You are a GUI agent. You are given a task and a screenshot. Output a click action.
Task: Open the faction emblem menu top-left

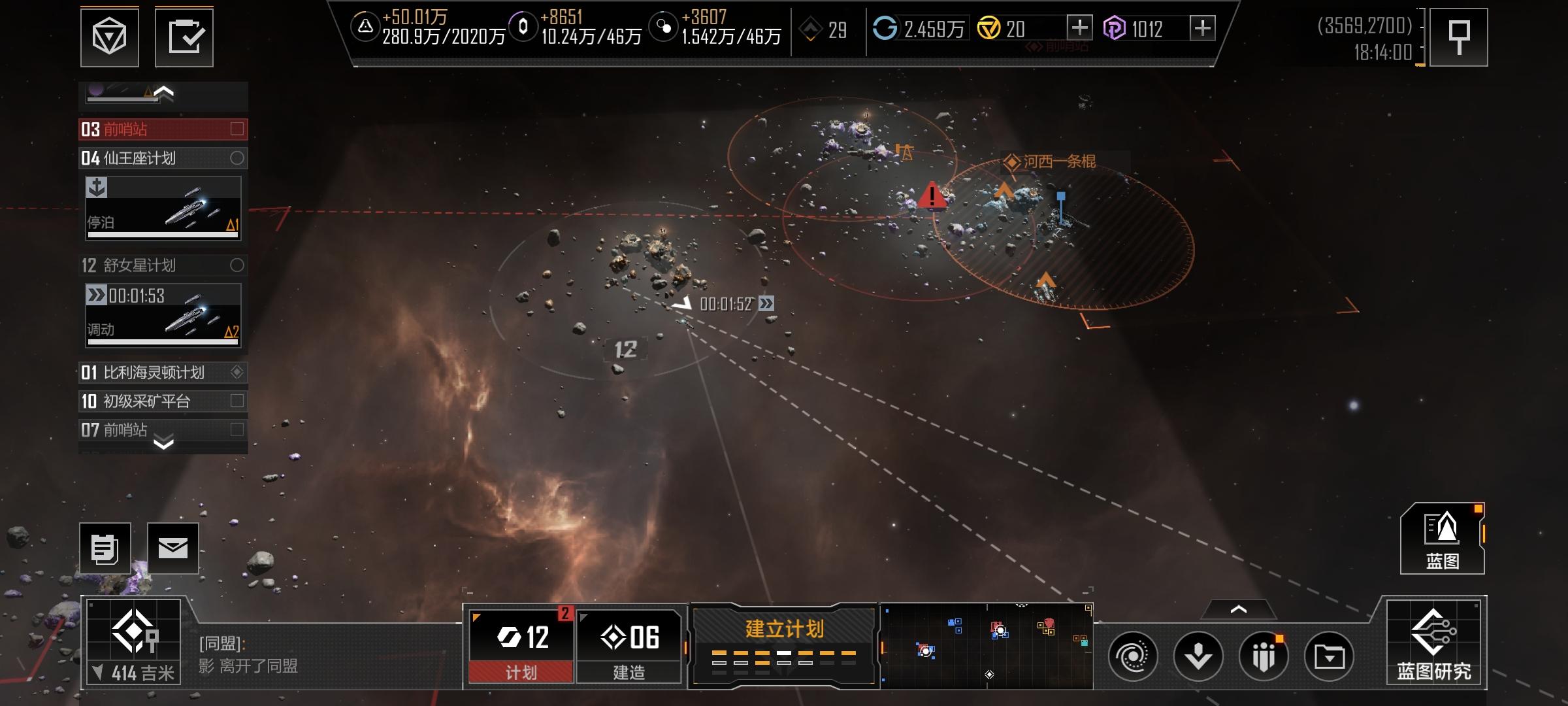tap(109, 37)
